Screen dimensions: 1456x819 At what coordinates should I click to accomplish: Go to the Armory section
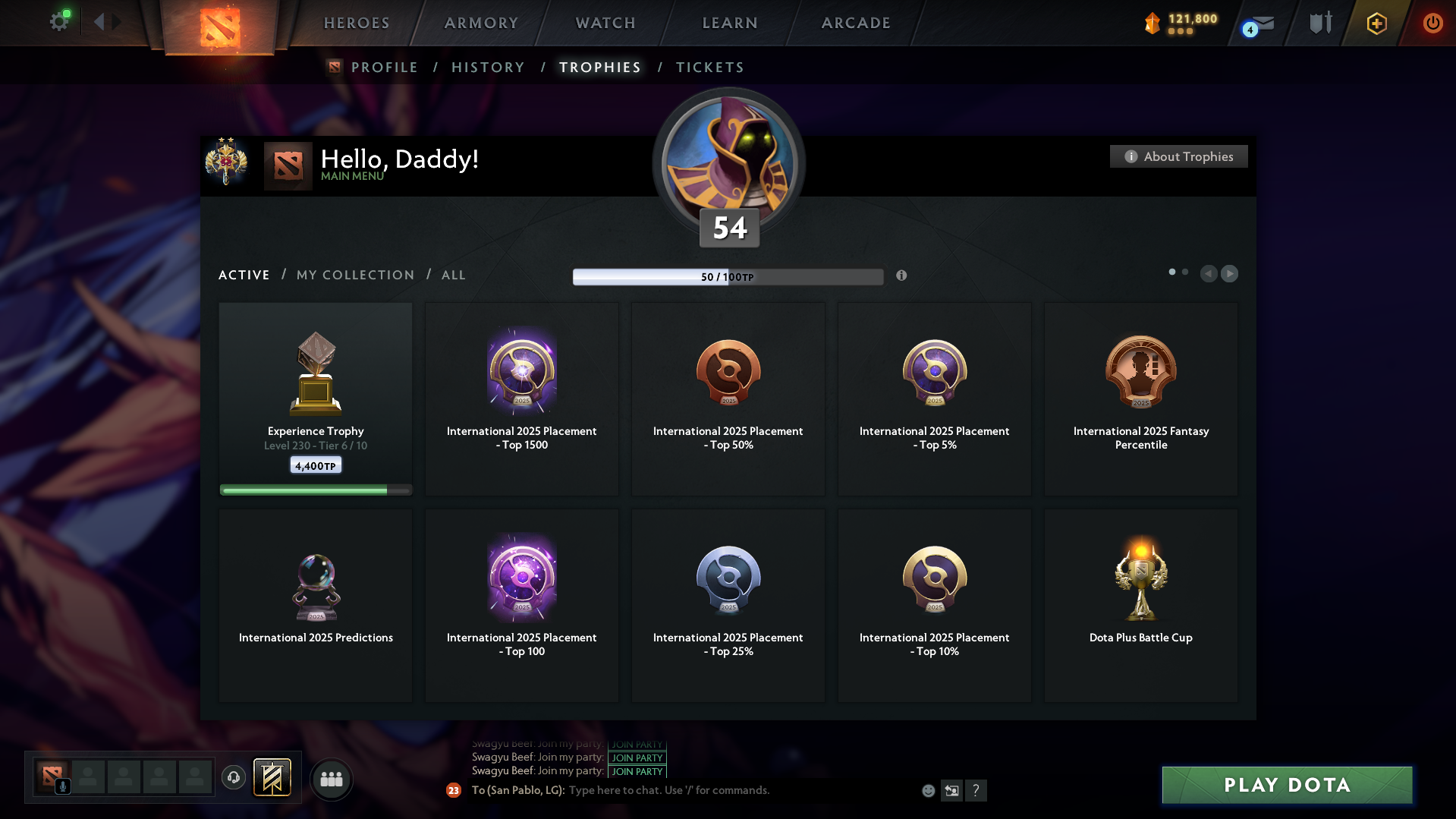[481, 23]
